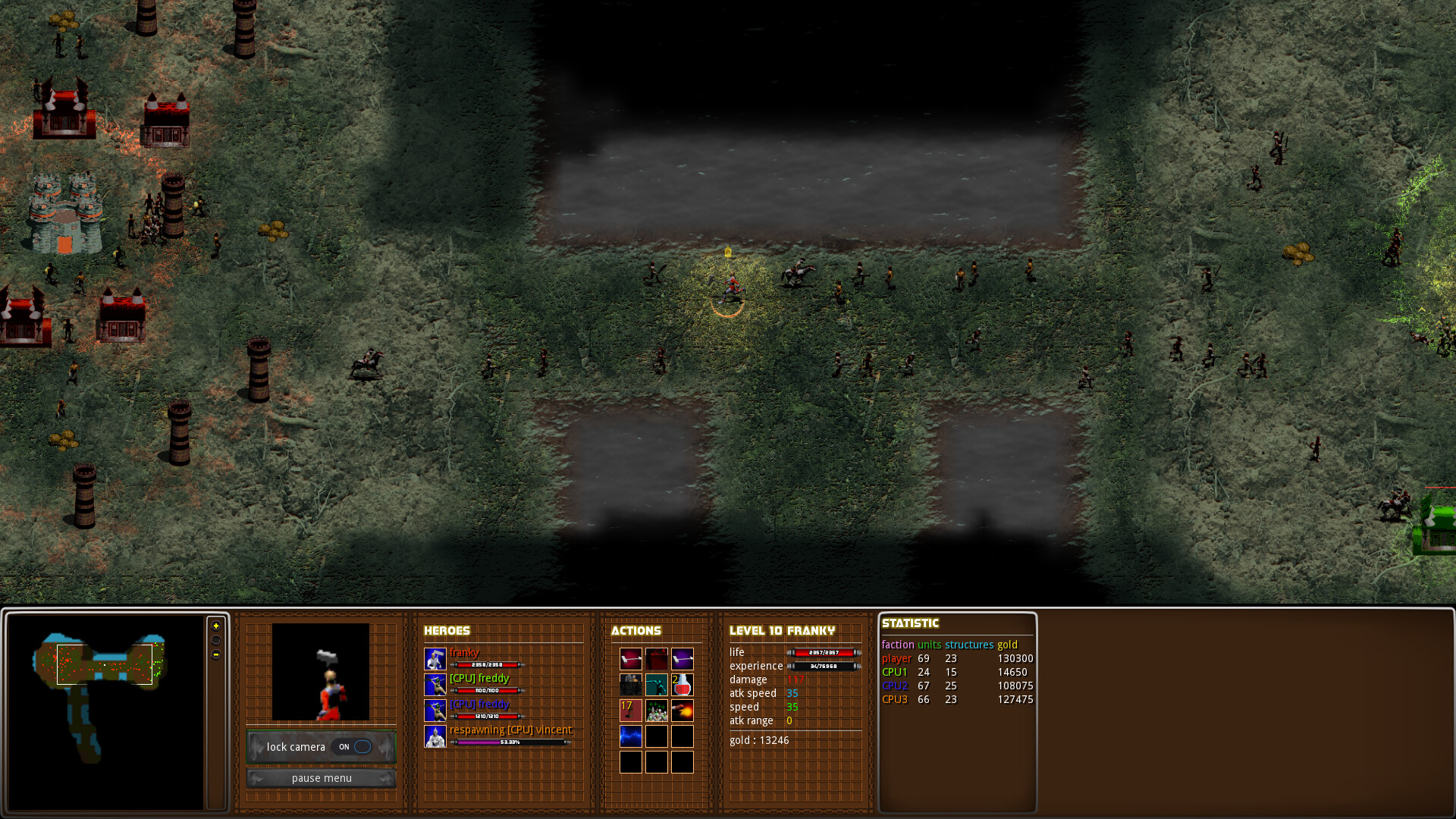Select the dark red strike action icon
1456x819 pixels.
(x=657, y=658)
